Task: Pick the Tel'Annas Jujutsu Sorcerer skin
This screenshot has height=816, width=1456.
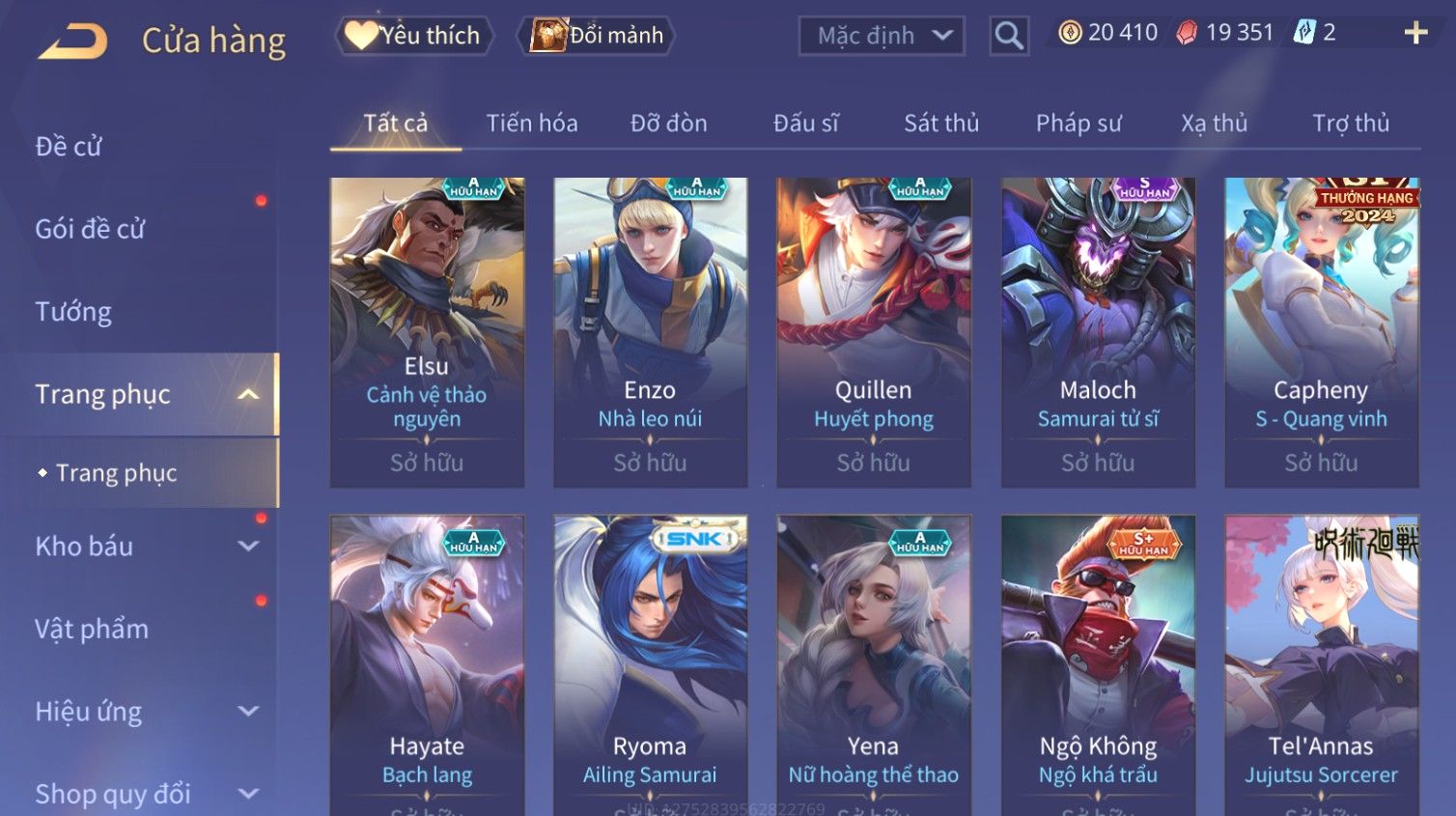Action: [1321, 664]
